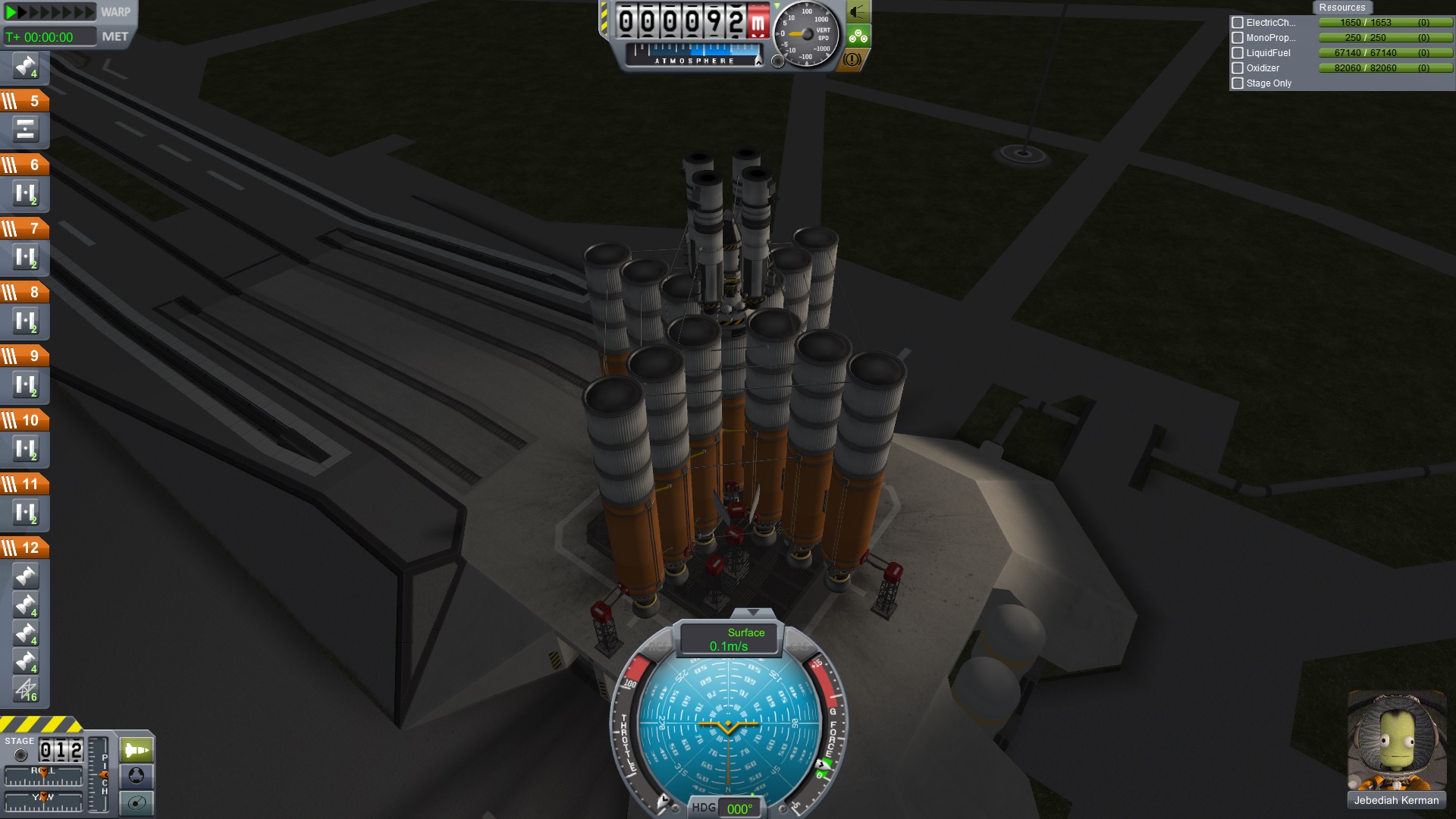Switch the navball Surface speed mode
The height and width of the screenshot is (819, 1456).
click(x=729, y=639)
